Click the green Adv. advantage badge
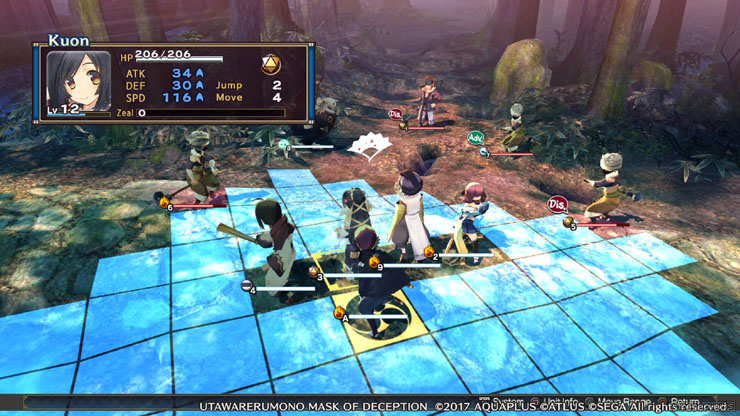 [x=476, y=138]
